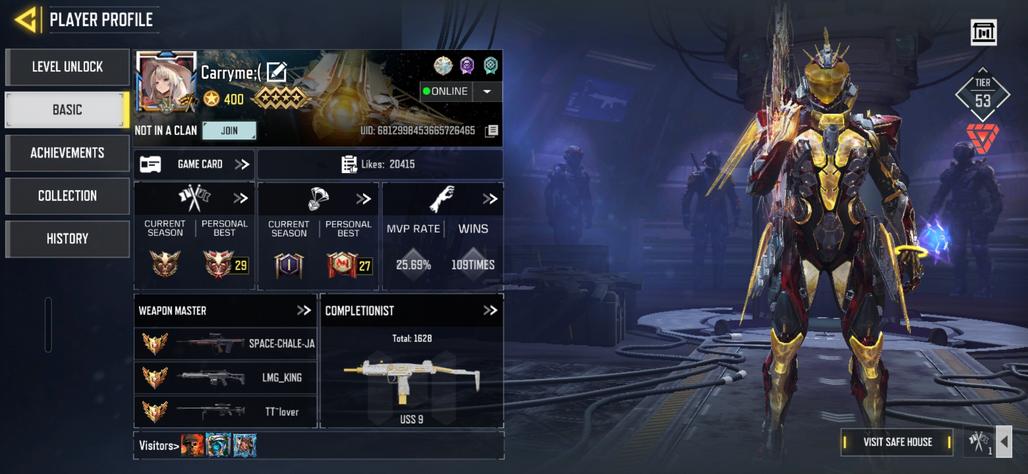Screen dimensions: 1028x474
Task: Open the MVP rate and wins details
Action: (490, 199)
